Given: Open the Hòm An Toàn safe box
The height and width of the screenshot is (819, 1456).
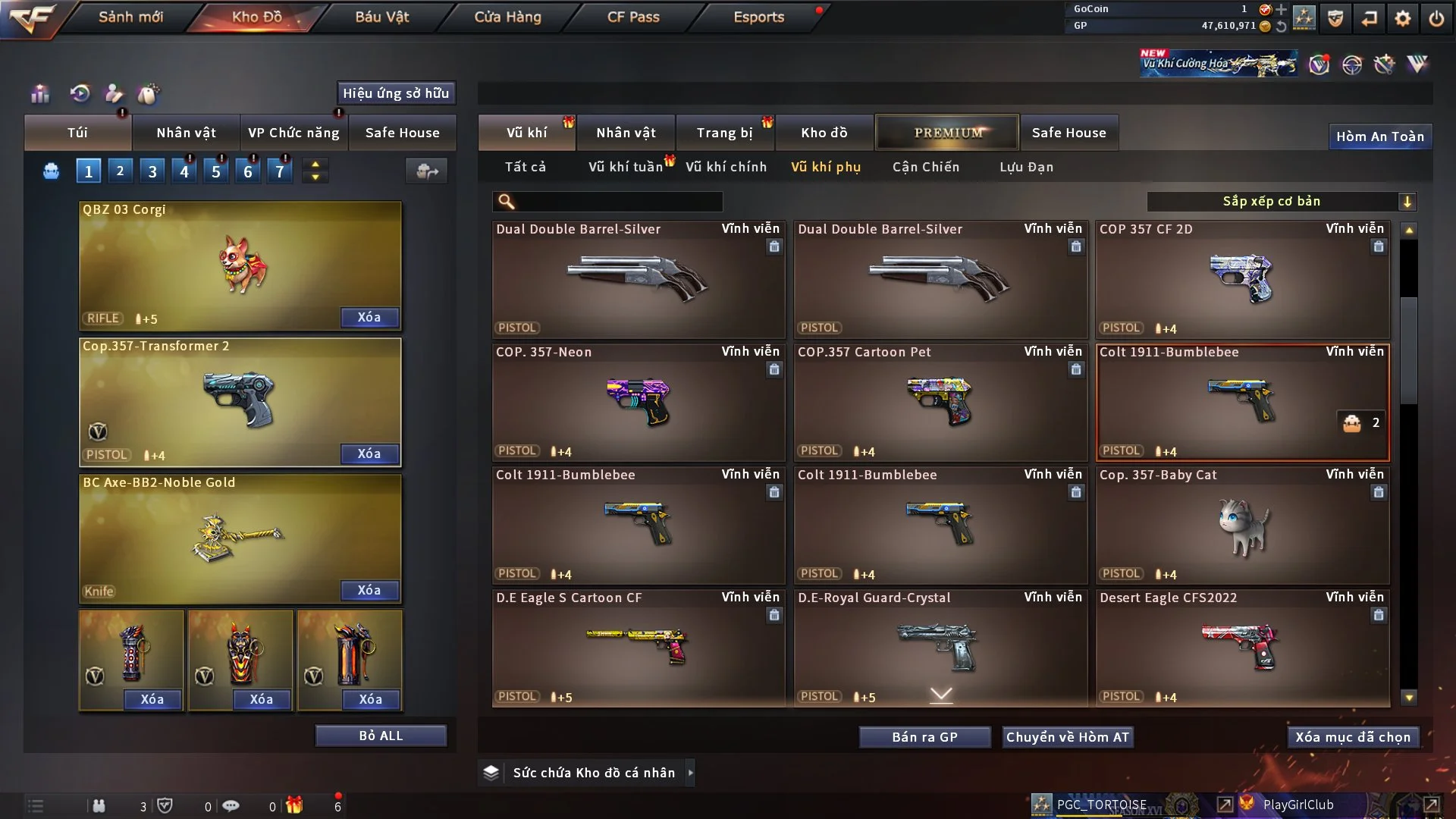Looking at the screenshot, I should (1379, 136).
